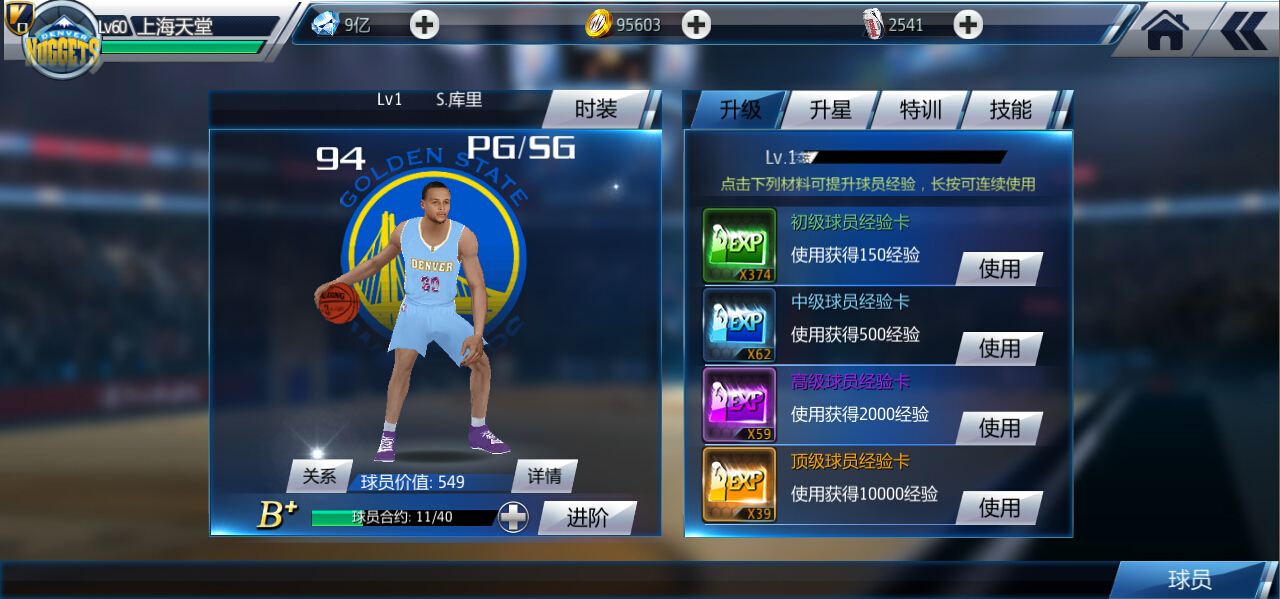
Task: Open the 技能 skills tab
Action: pyautogui.click(x=1010, y=110)
